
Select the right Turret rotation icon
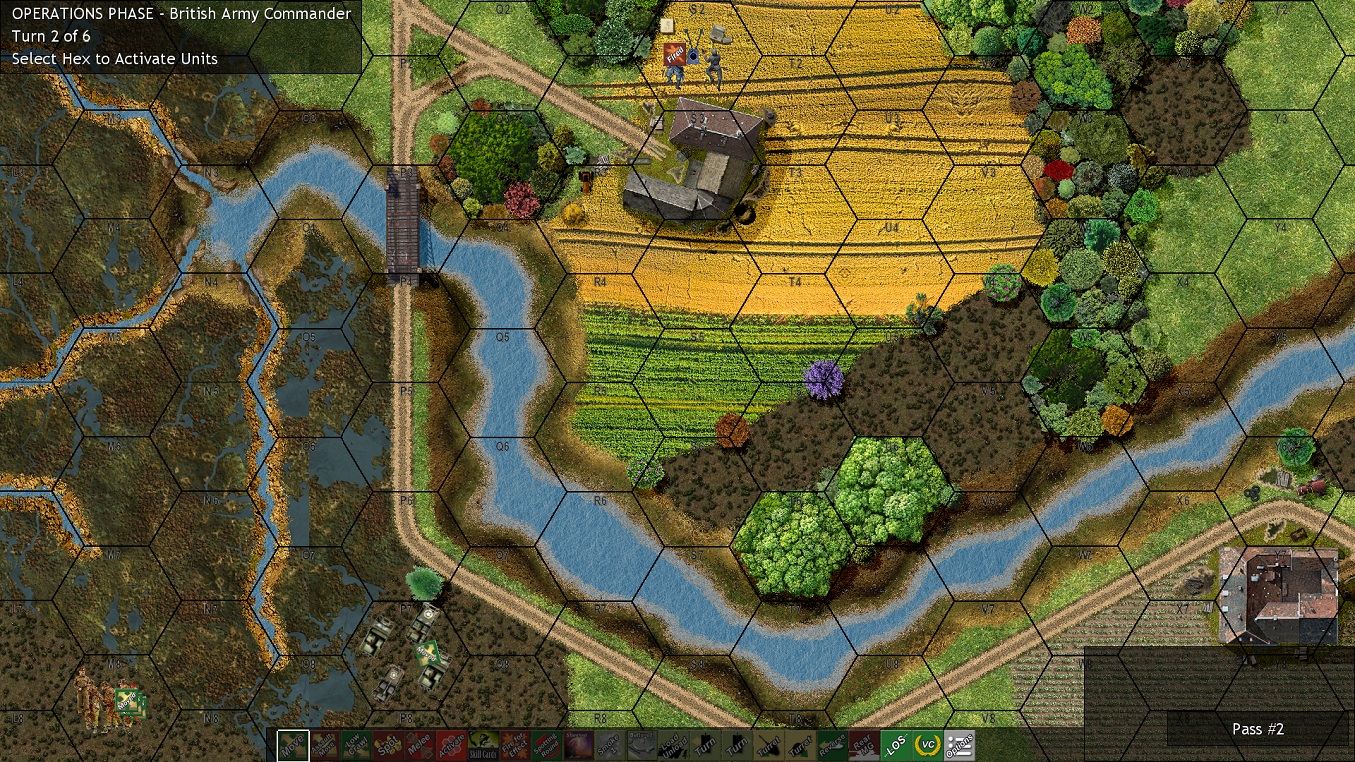801,745
